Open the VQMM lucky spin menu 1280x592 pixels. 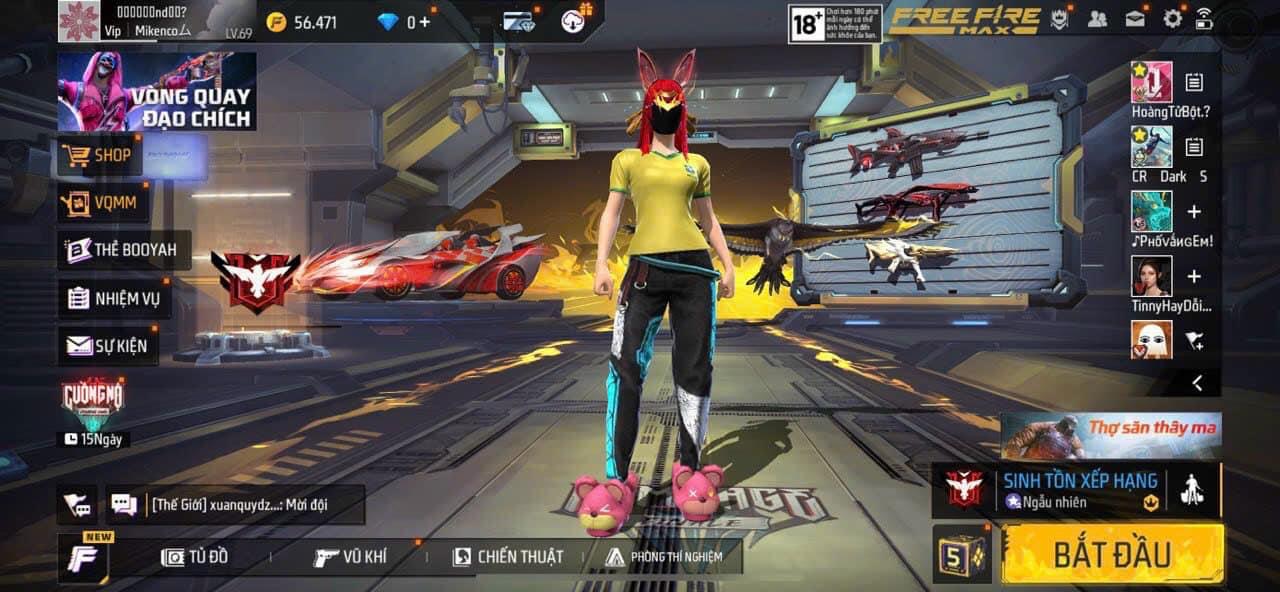pos(104,204)
